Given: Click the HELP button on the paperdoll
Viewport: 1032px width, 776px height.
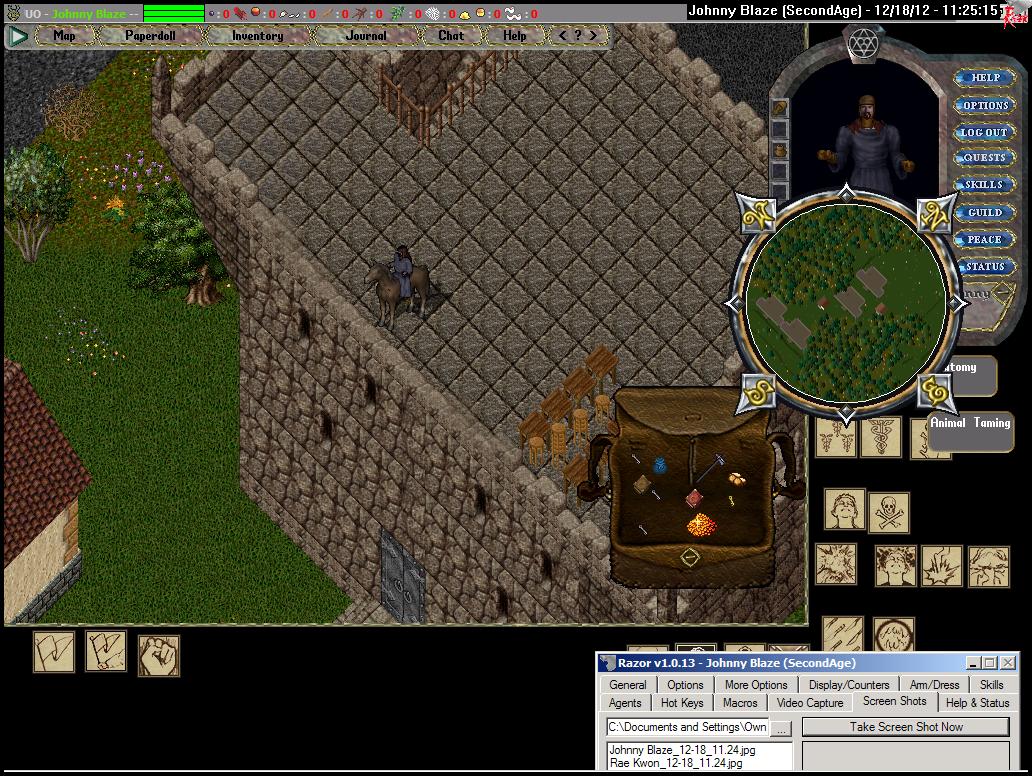Looking at the screenshot, I should [x=985, y=77].
